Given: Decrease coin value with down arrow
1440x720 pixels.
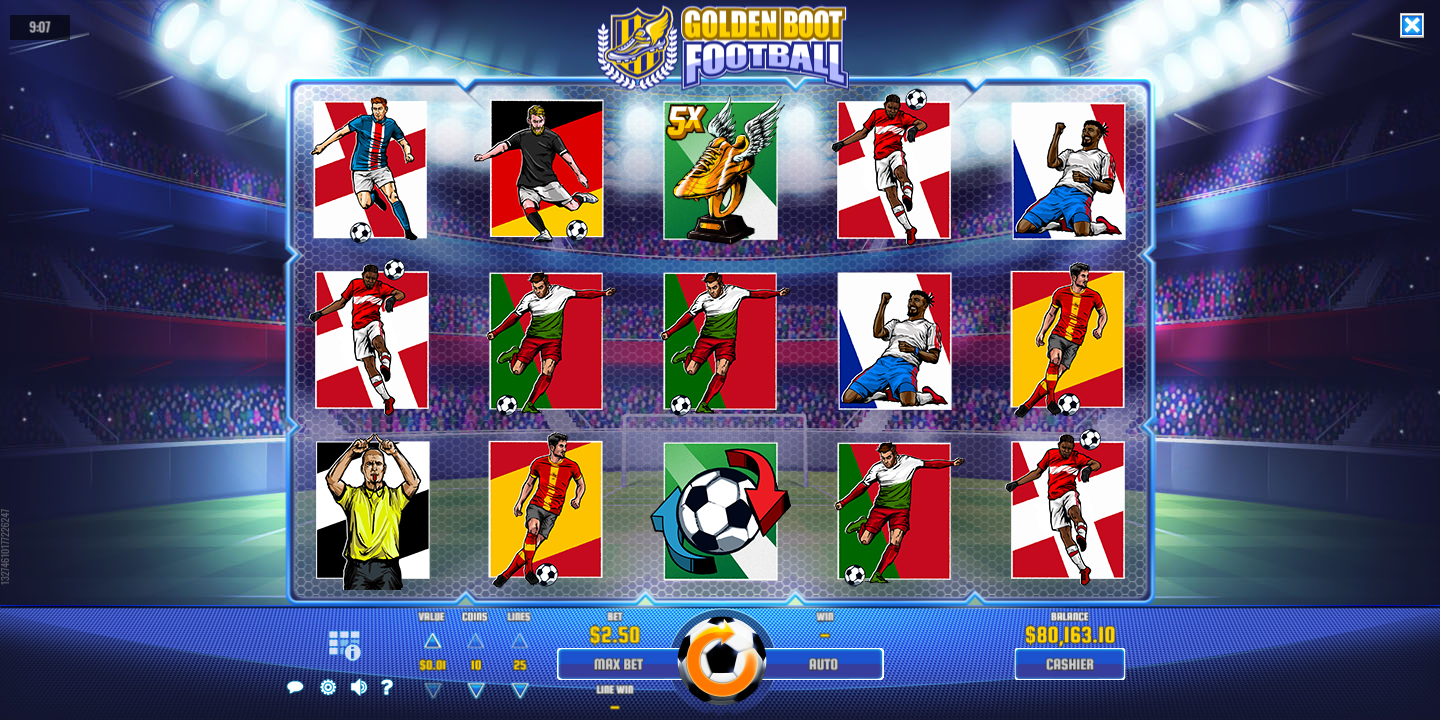Looking at the screenshot, I should click(x=432, y=689).
